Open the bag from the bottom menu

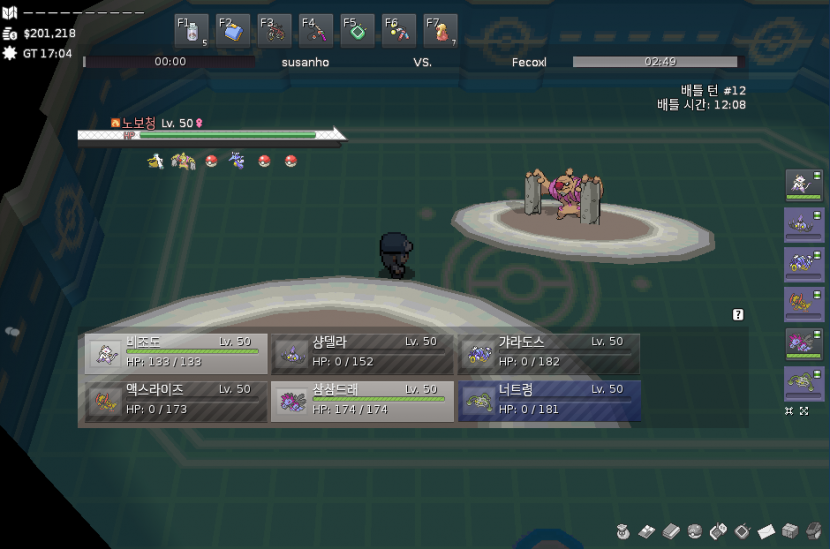point(622,530)
